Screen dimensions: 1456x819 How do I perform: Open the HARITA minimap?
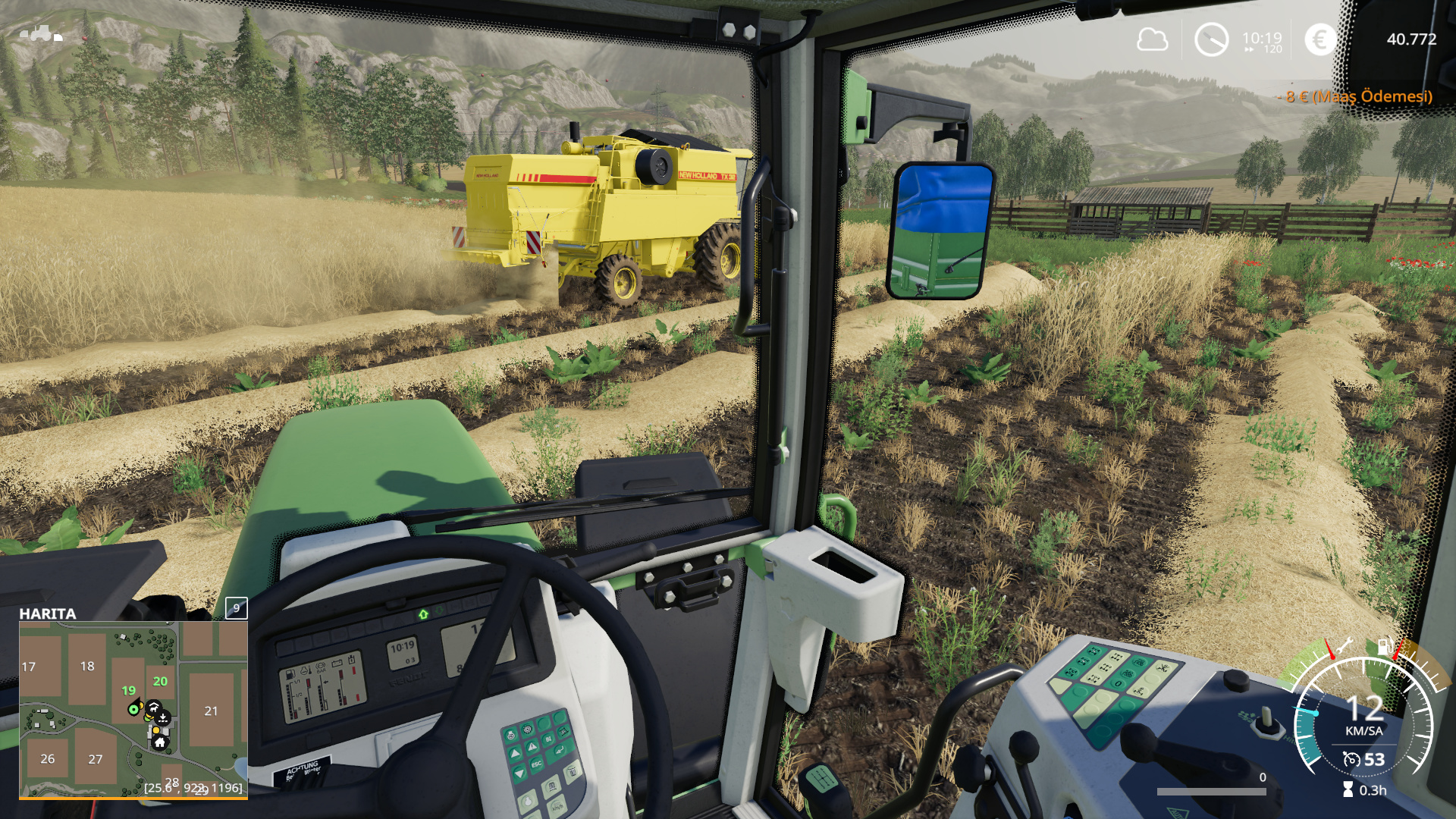tap(133, 709)
